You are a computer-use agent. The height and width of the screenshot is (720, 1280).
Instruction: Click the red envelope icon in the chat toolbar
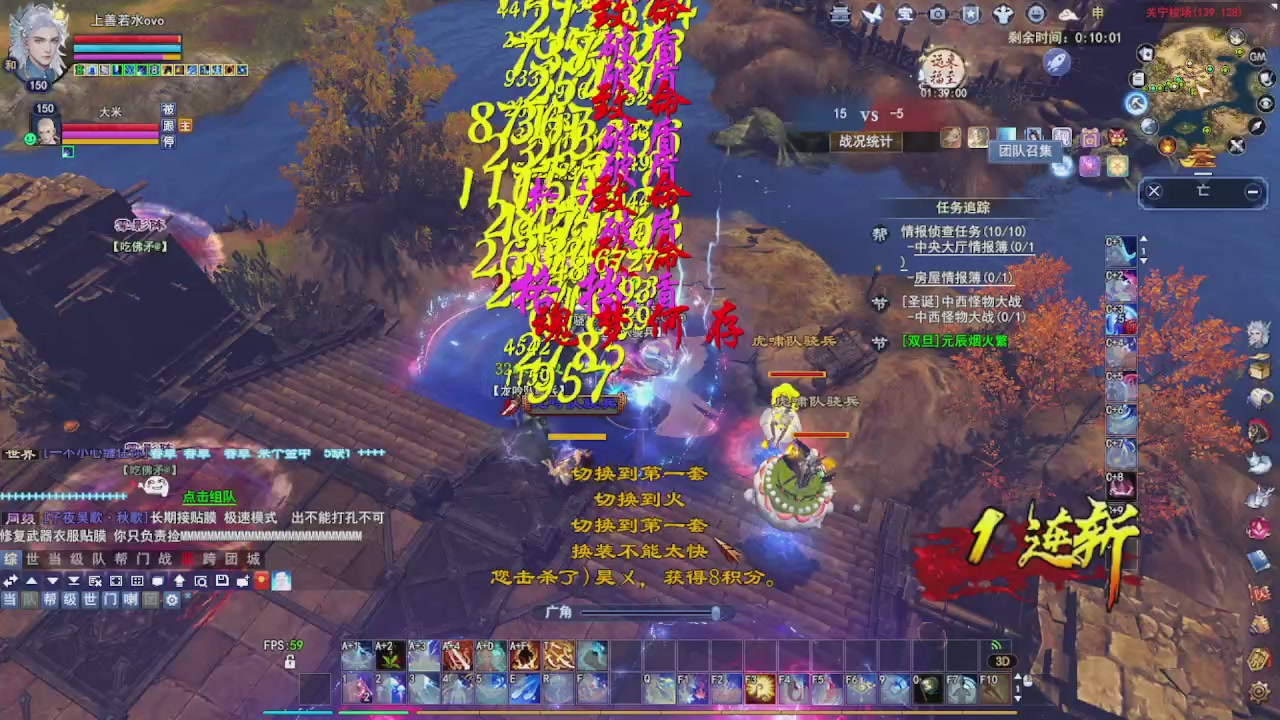261,580
